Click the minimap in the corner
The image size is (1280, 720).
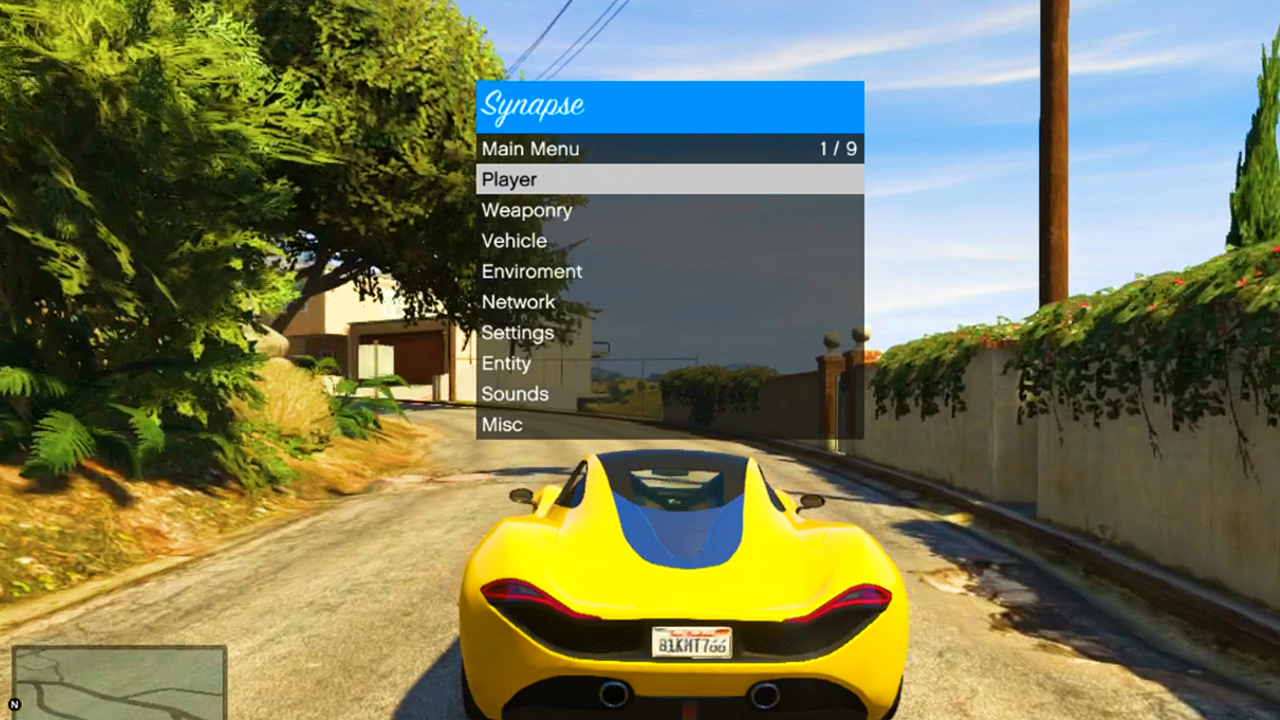[x=119, y=683]
